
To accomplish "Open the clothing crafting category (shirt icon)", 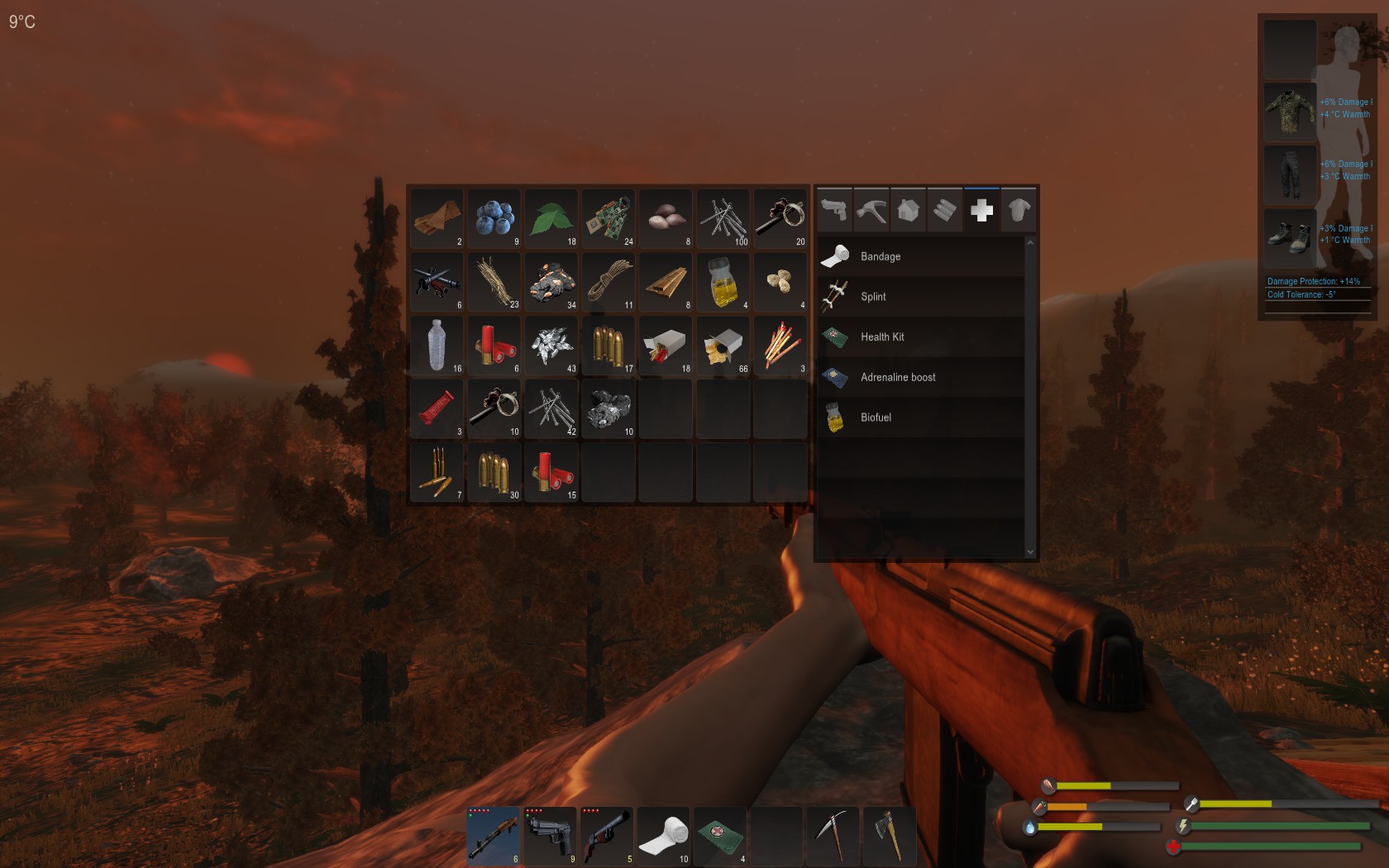I will [1019, 210].
